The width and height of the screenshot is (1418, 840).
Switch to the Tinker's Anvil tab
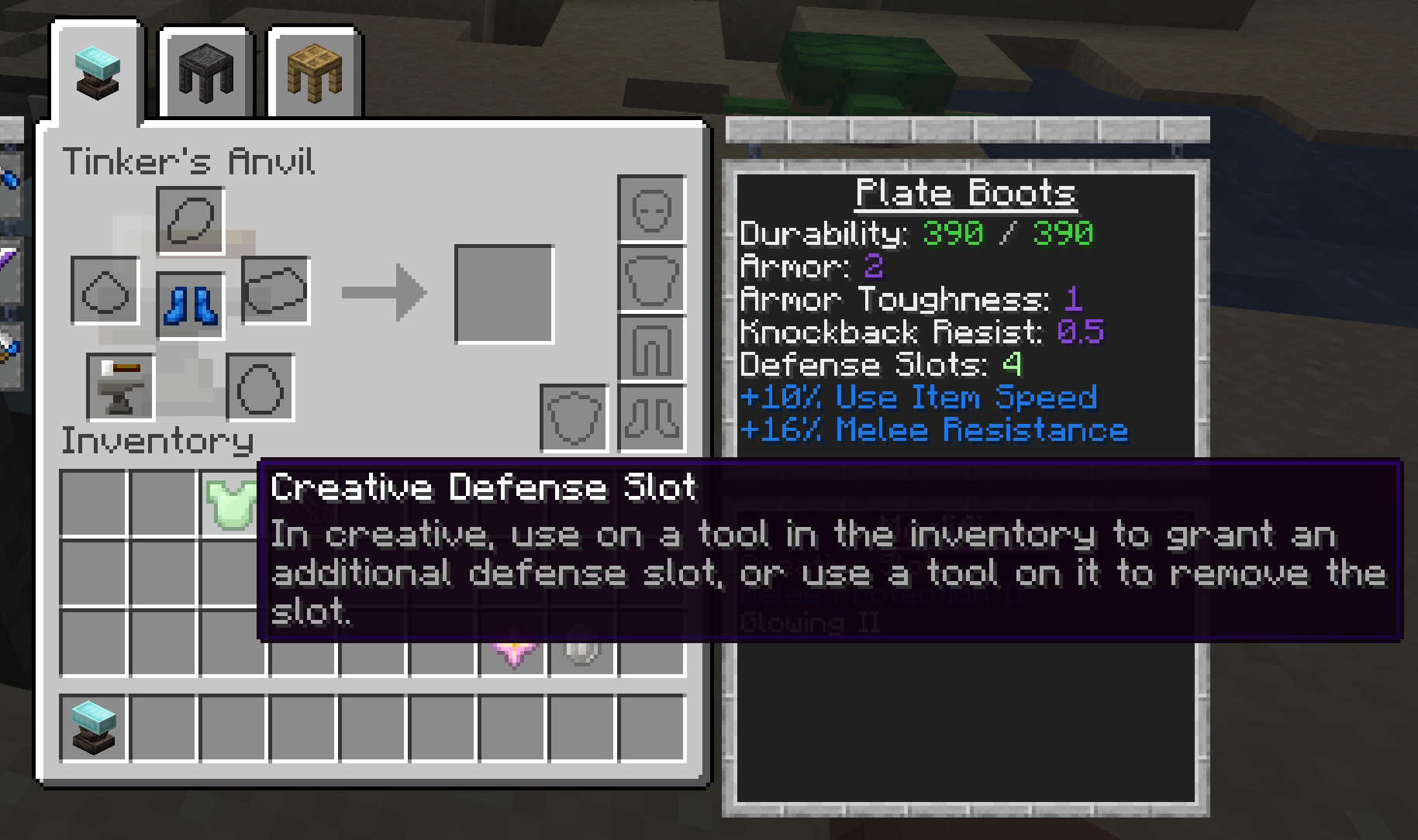pyautogui.click(x=97, y=72)
